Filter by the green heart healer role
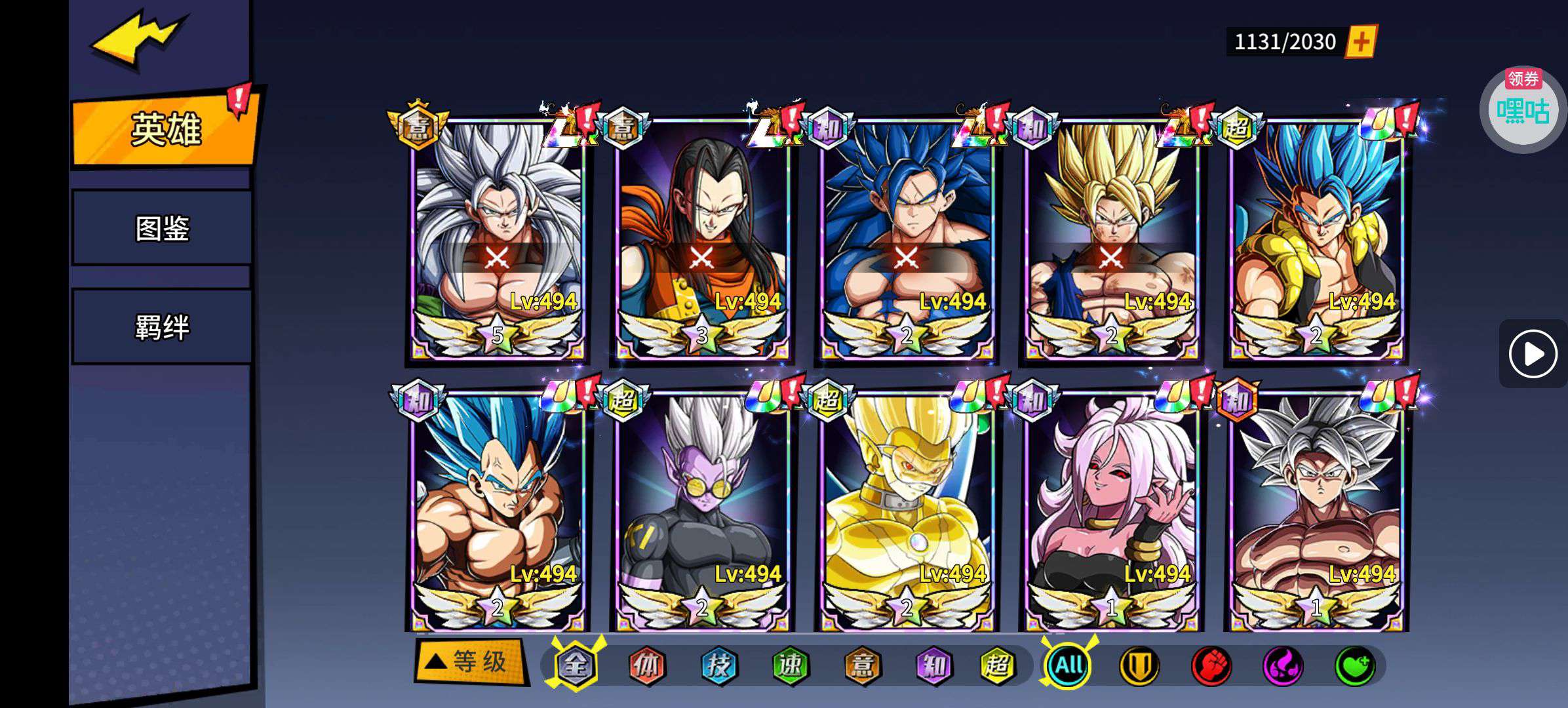 (1354, 666)
